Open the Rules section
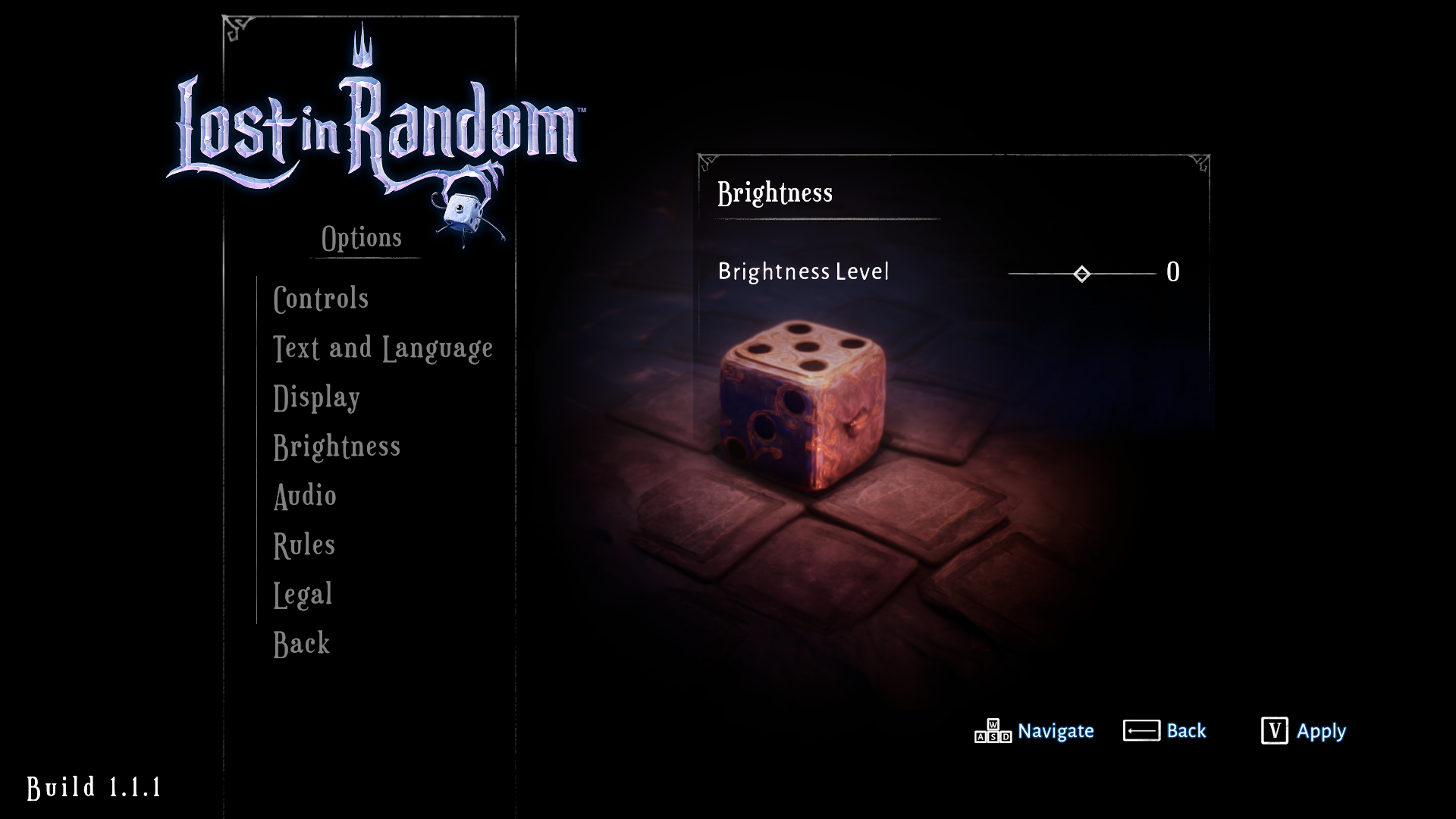The height and width of the screenshot is (819, 1456). pos(303,544)
